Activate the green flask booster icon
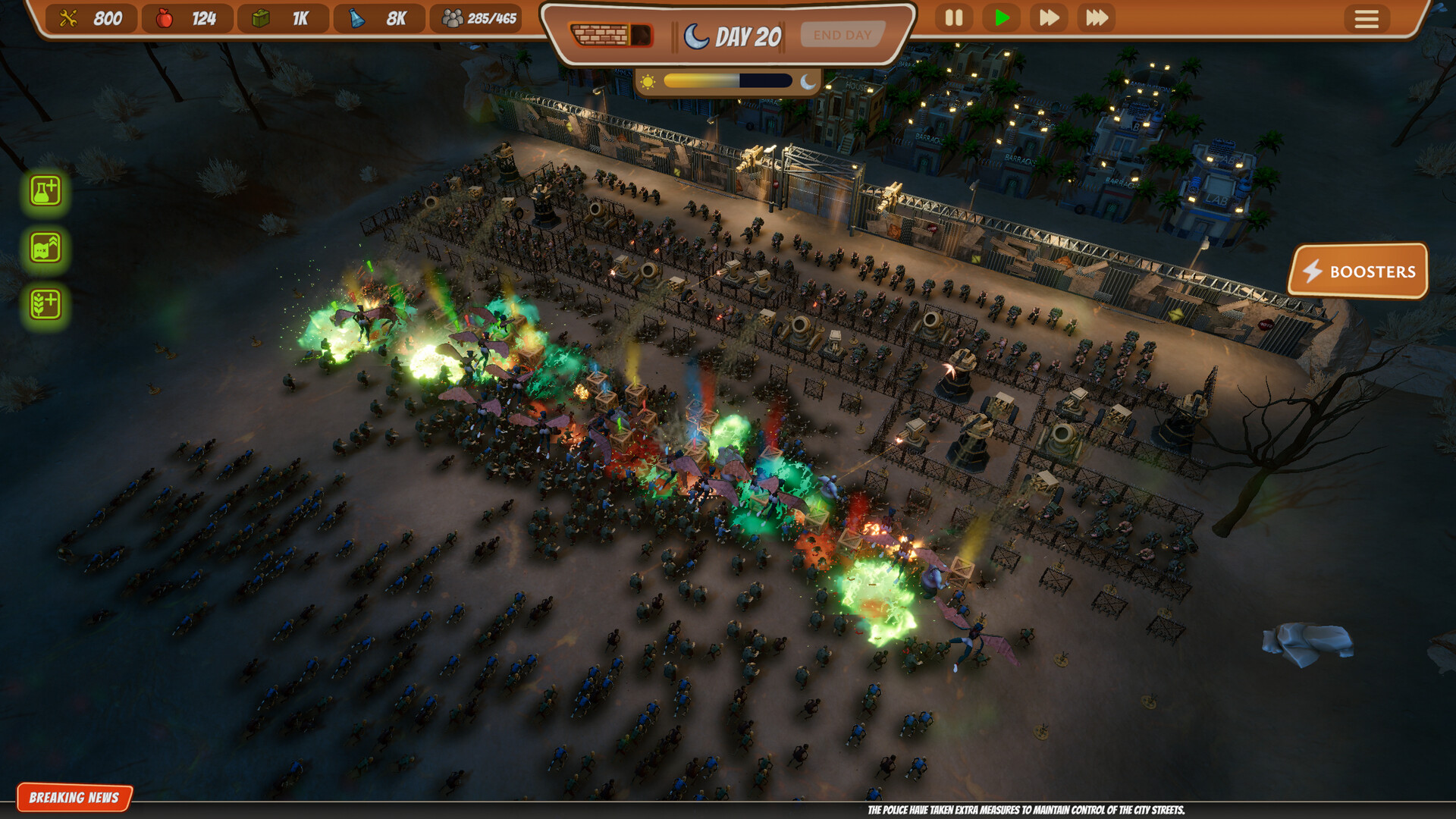Viewport: 1456px width, 819px height. [45, 191]
